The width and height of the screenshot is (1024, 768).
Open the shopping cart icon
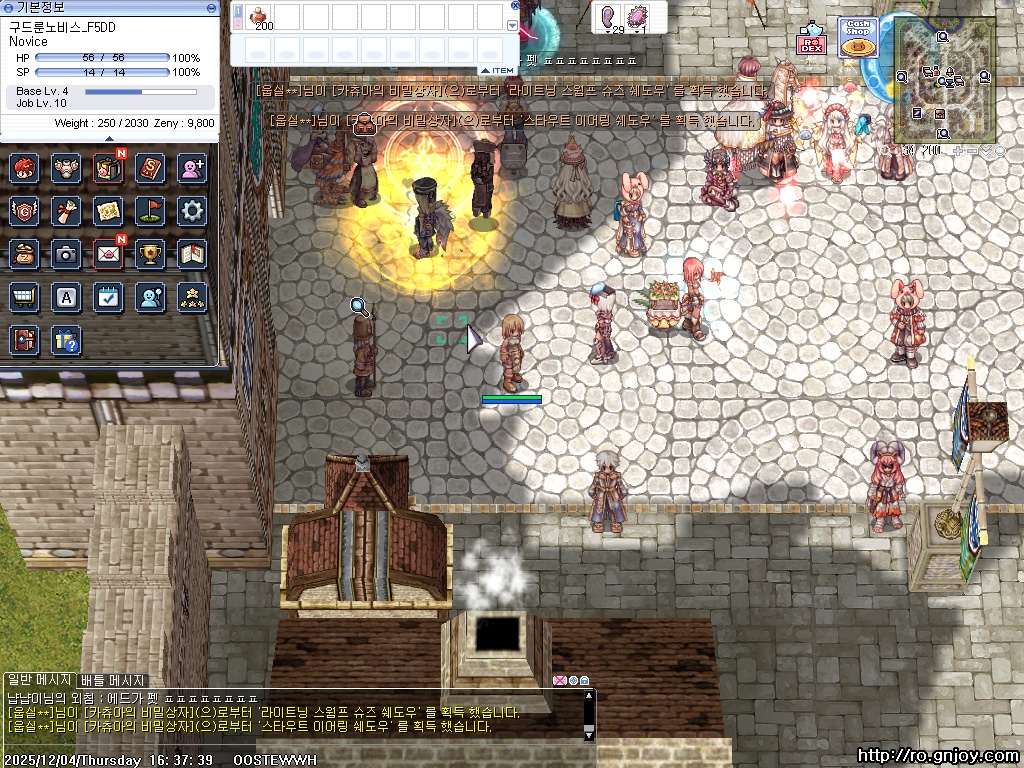coord(24,297)
